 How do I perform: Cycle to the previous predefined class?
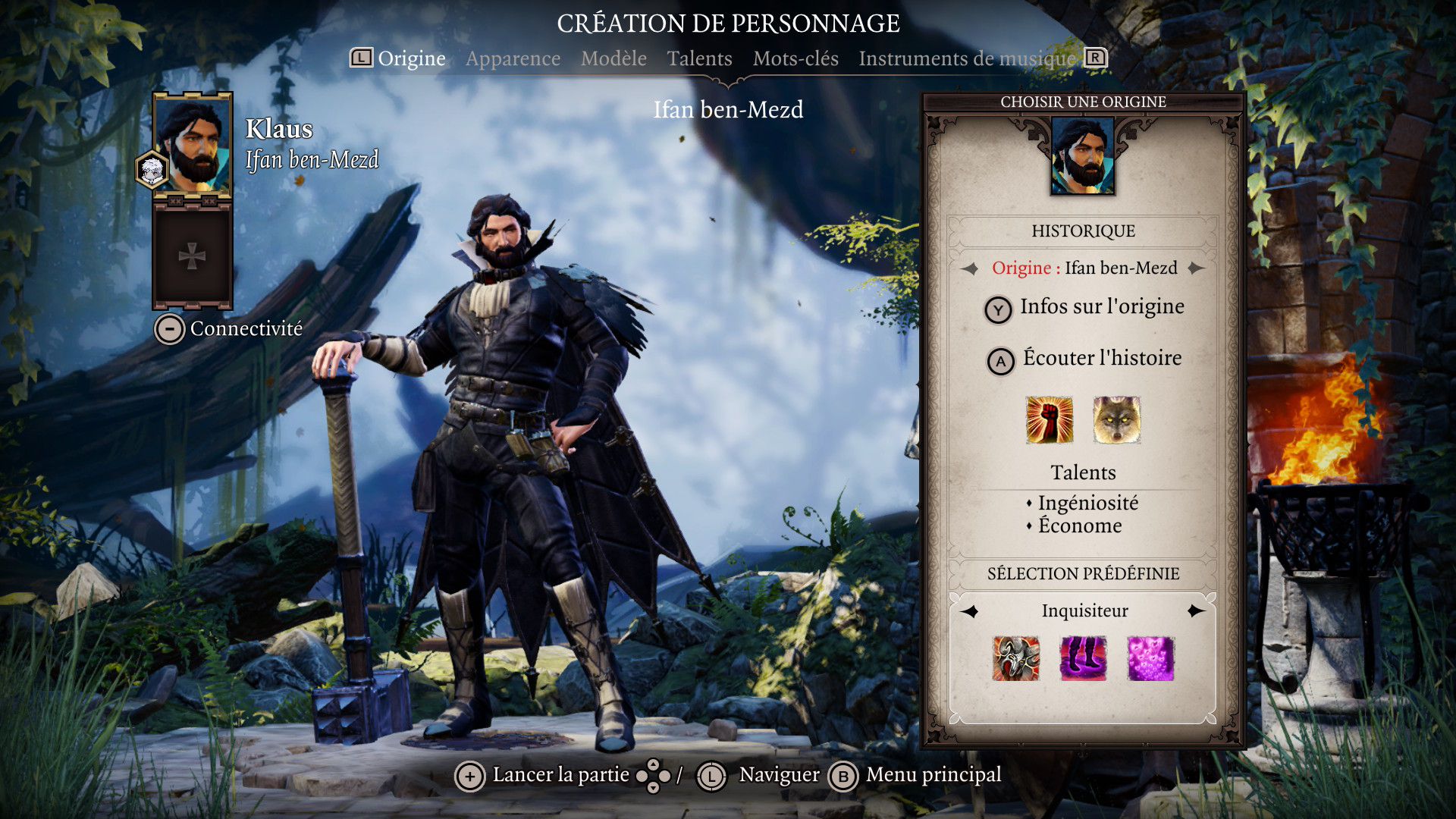point(970,611)
